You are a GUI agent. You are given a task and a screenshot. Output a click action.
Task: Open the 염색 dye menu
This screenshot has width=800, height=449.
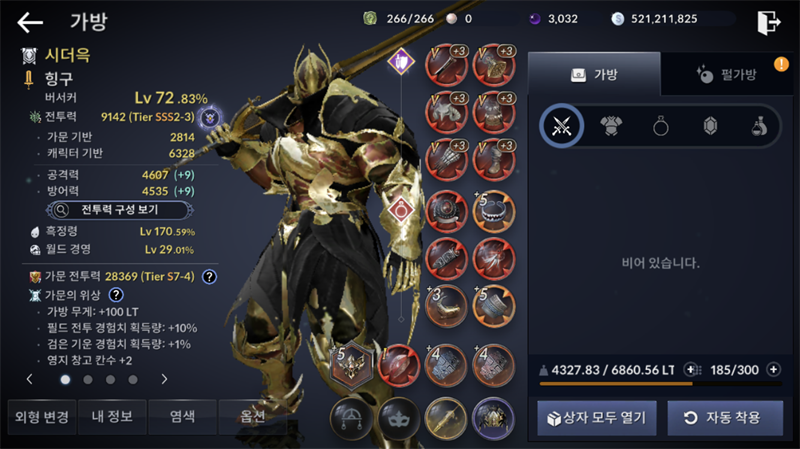tap(182, 416)
